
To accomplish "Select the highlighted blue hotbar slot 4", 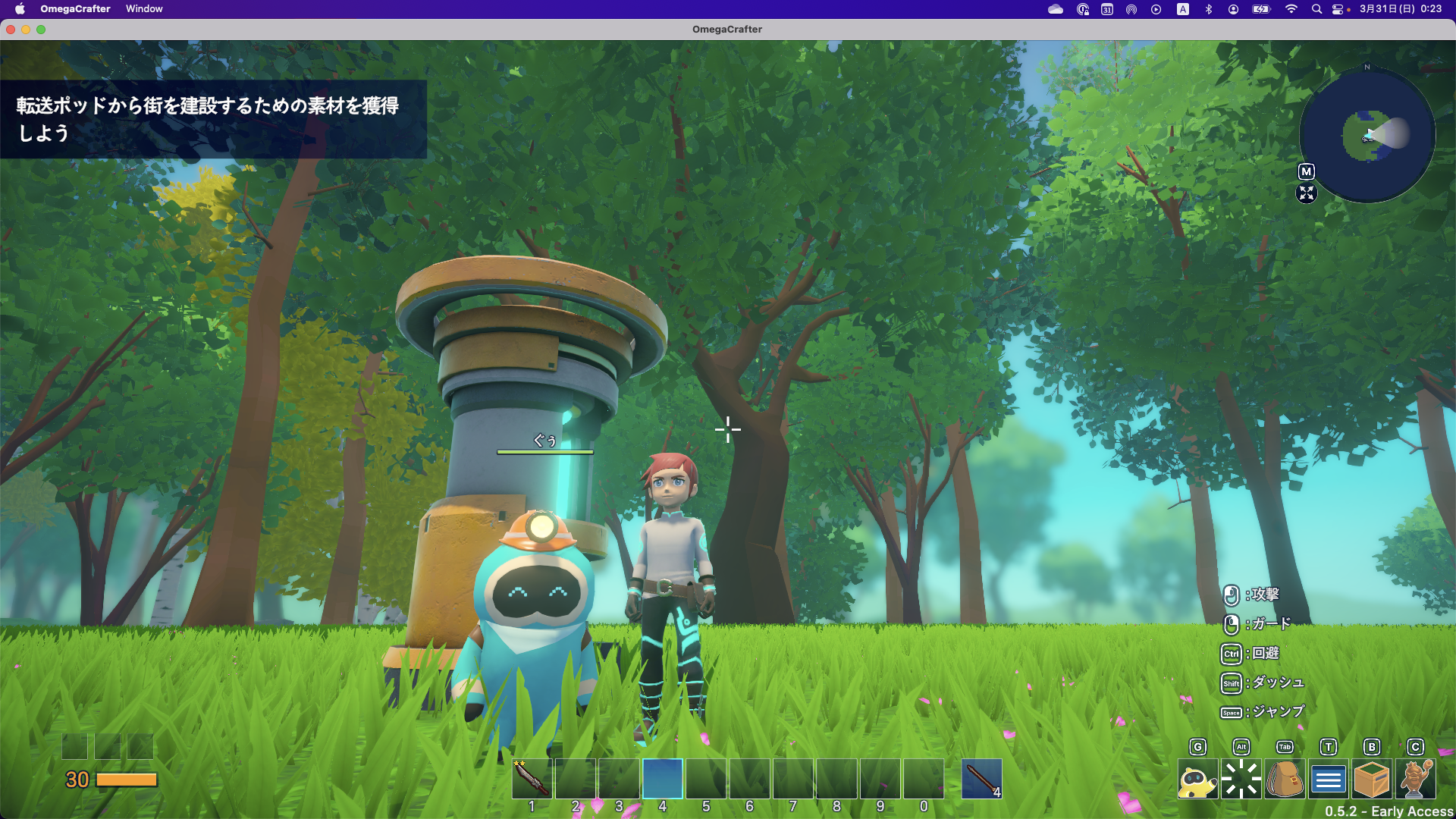I will point(663,778).
